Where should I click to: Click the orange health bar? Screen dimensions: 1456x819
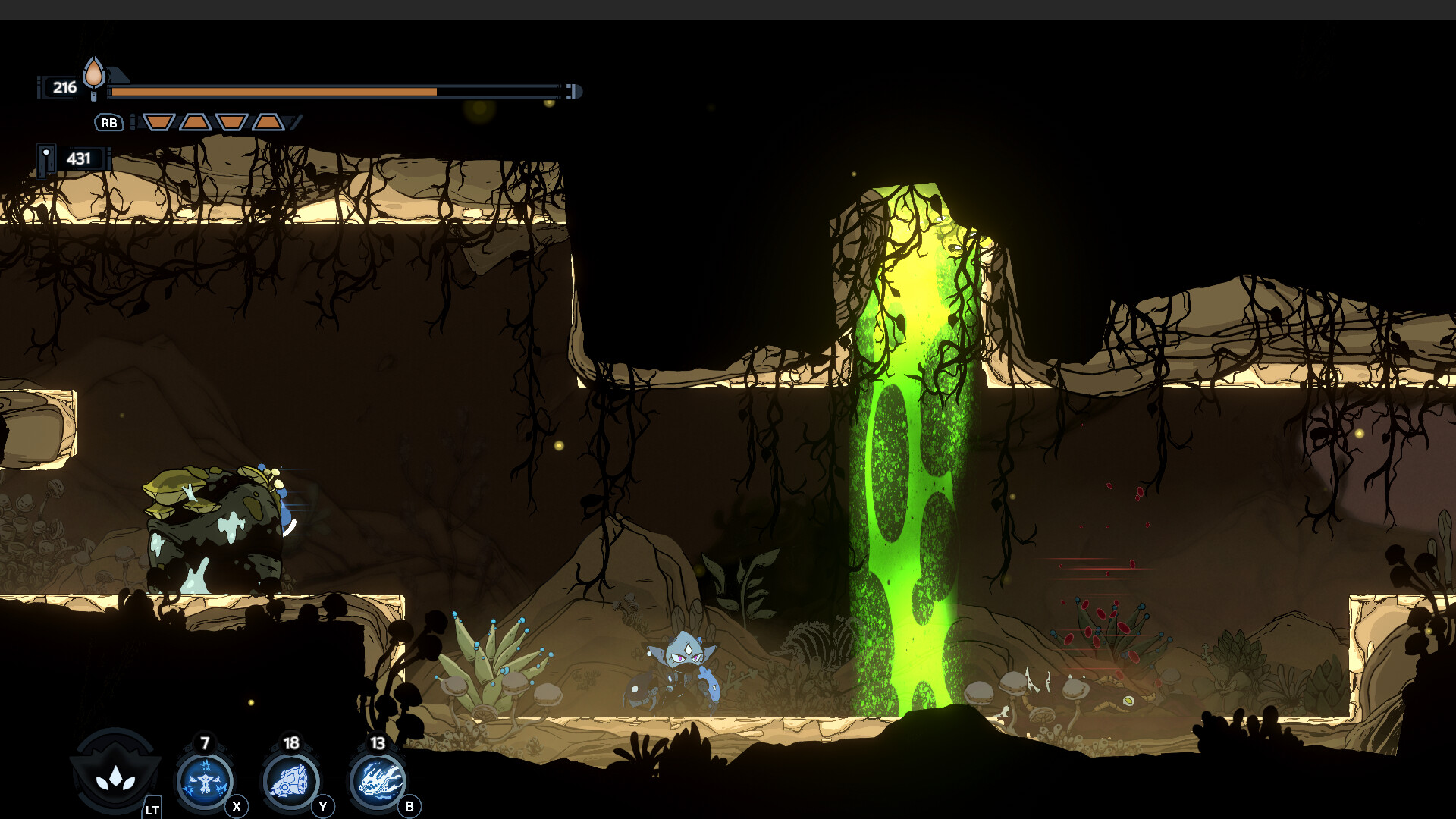click(273, 91)
